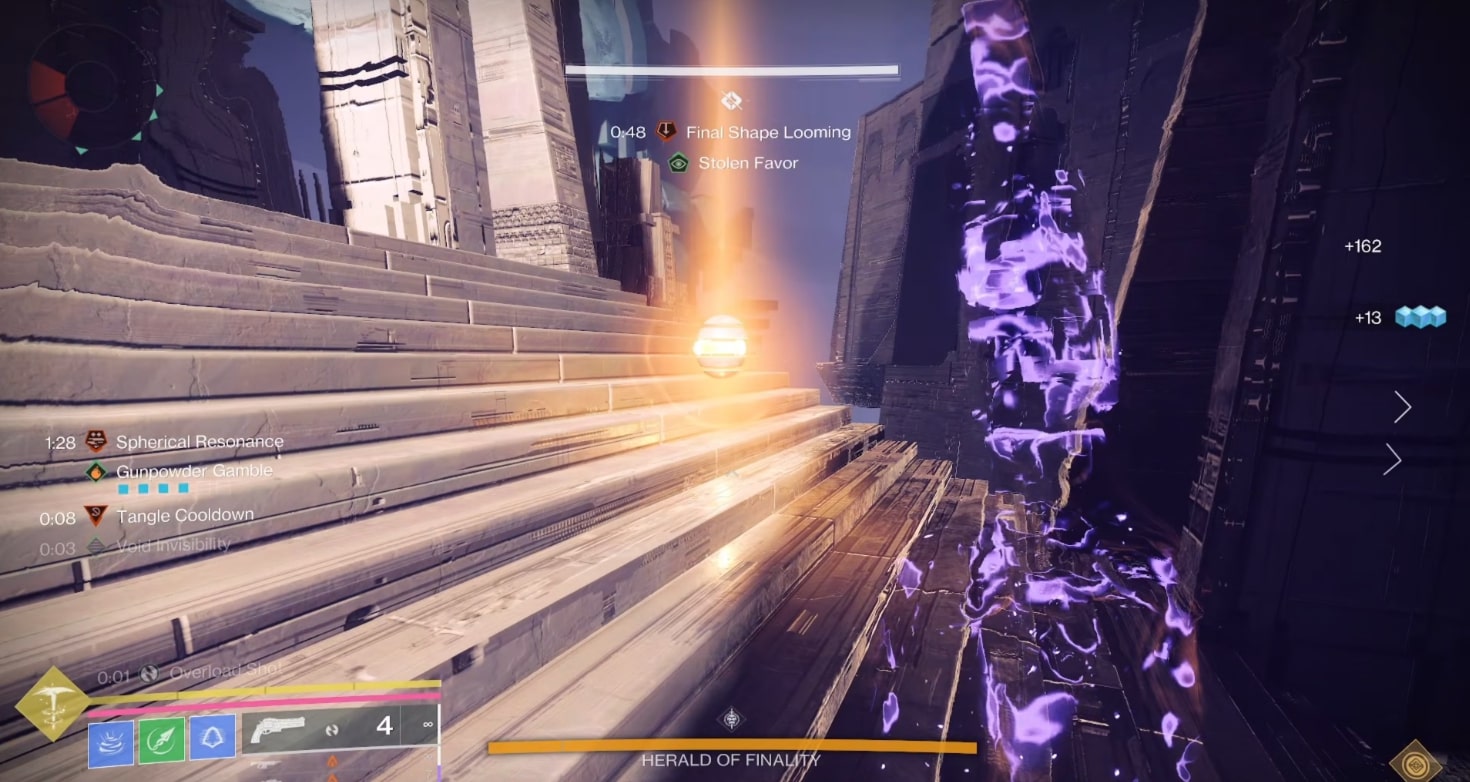Check the Stolen Favor buff icon

[x=679, y=162]
